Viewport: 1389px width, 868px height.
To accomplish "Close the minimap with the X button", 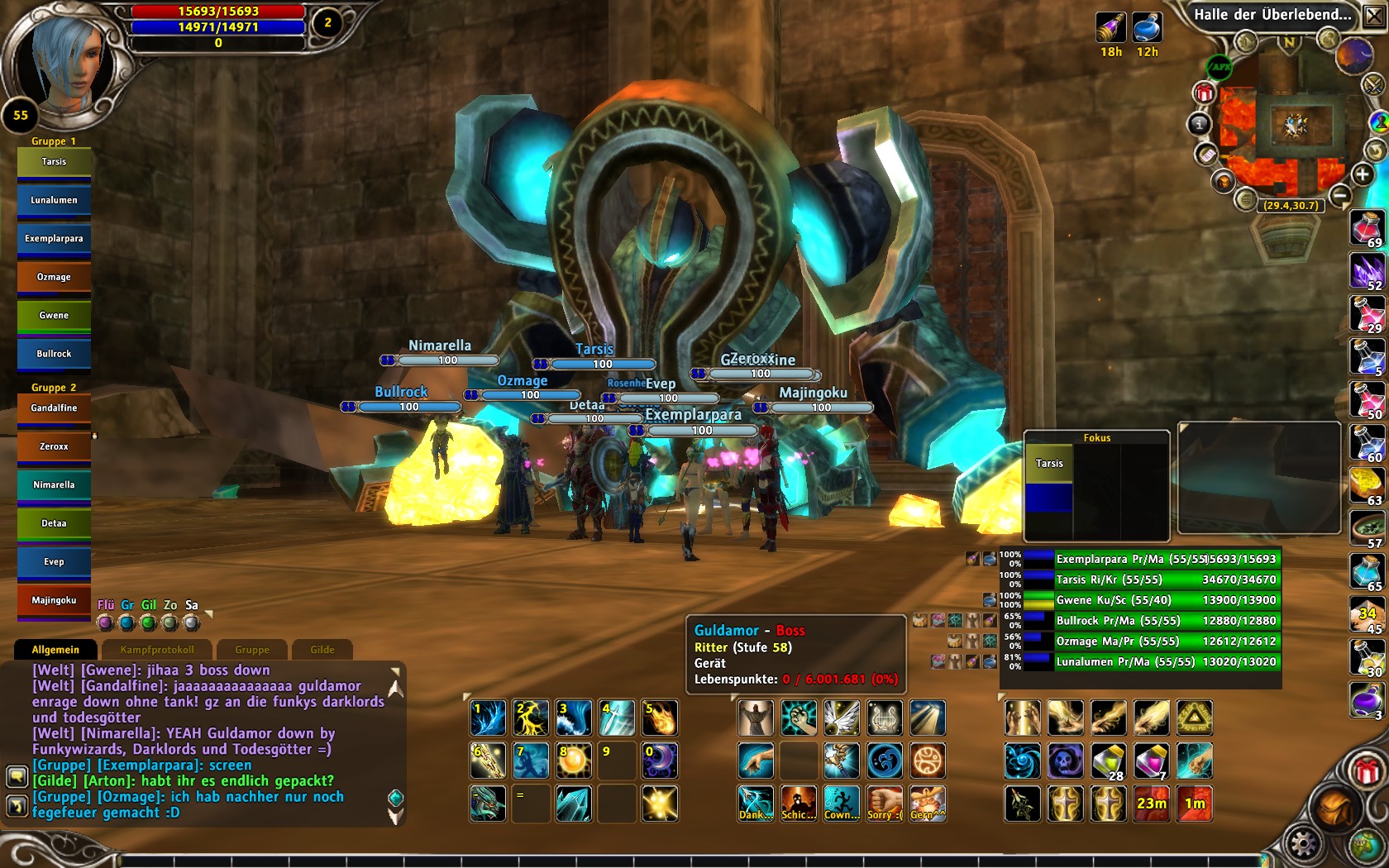I will tap(1373, 16).
